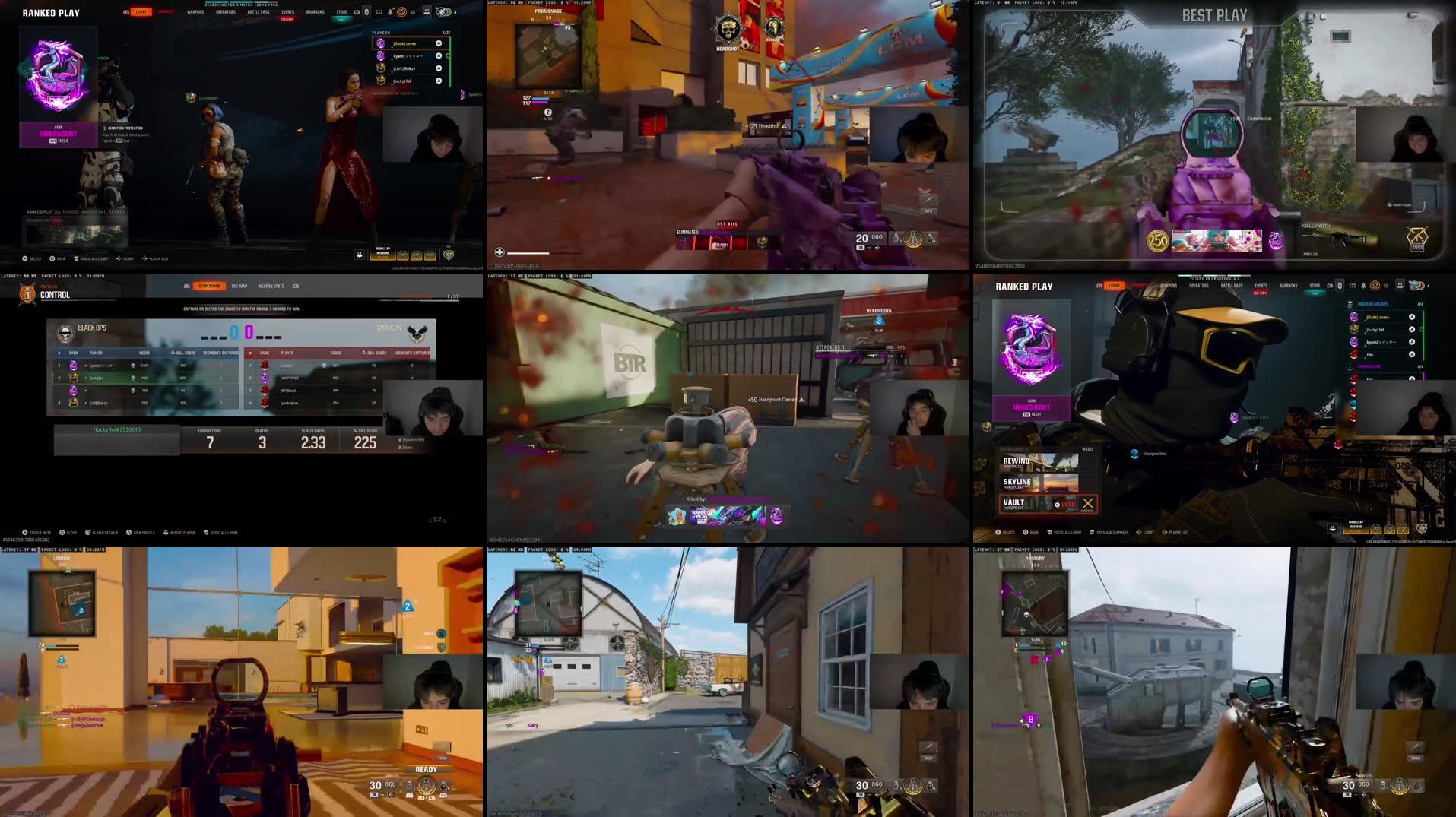Image resolution: width=1456 pixels, height=817 pixels.
Task: Mute player [LIVE]Rekzy in the lobby players list
Action: [439, 68]
